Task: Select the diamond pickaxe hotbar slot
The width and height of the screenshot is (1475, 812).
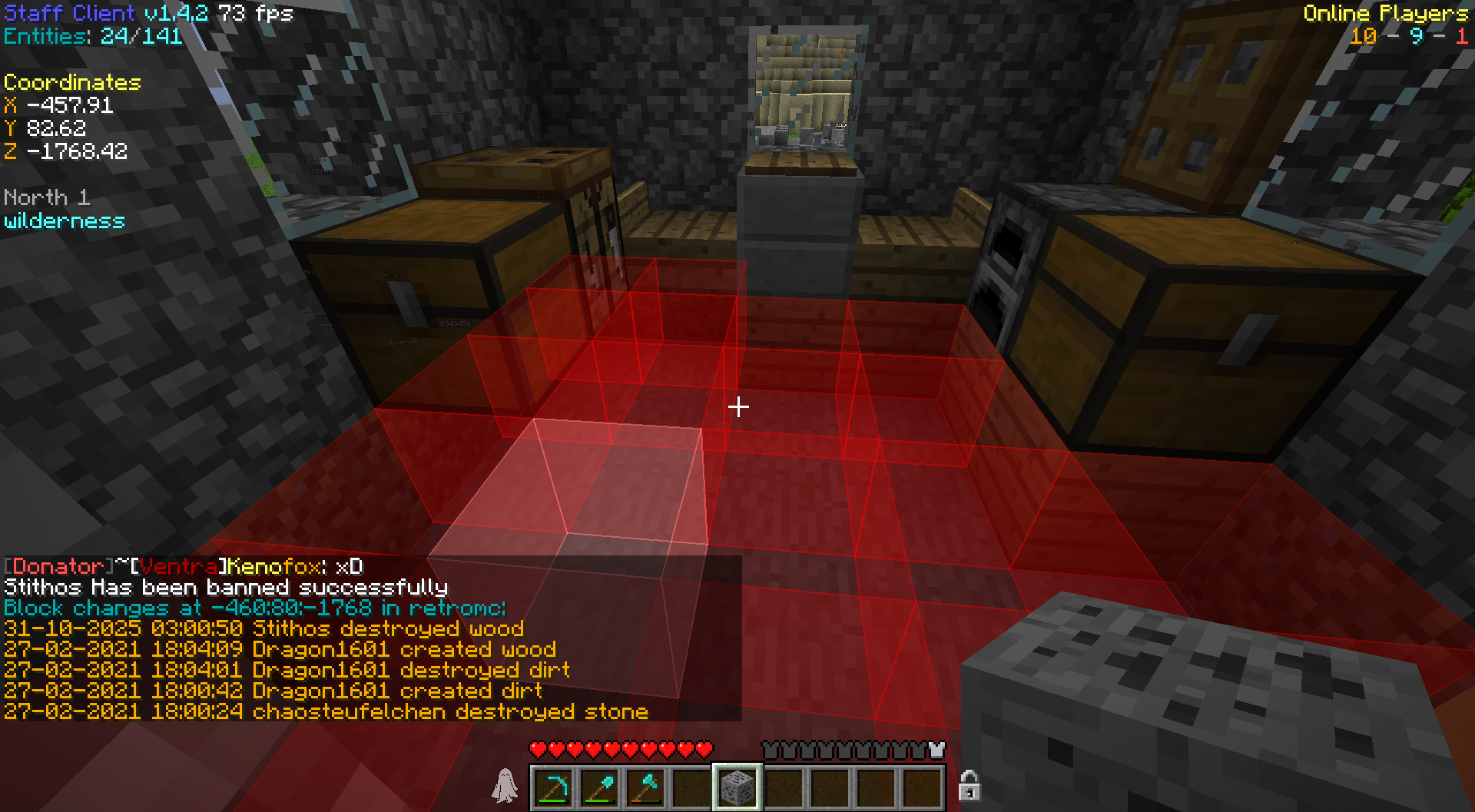Action: click(553, 787)
